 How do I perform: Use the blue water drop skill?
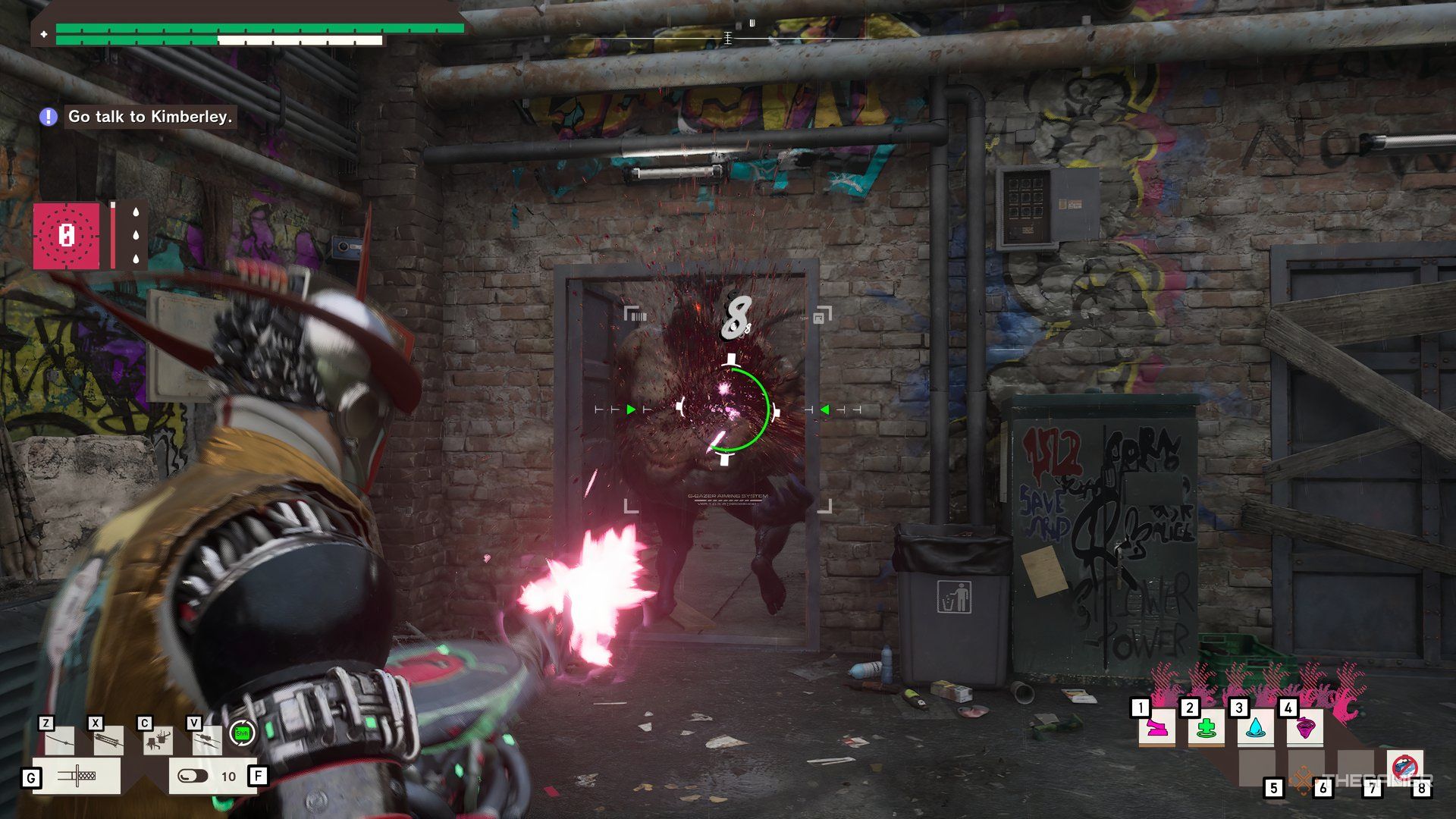[x=1255, y=729]
